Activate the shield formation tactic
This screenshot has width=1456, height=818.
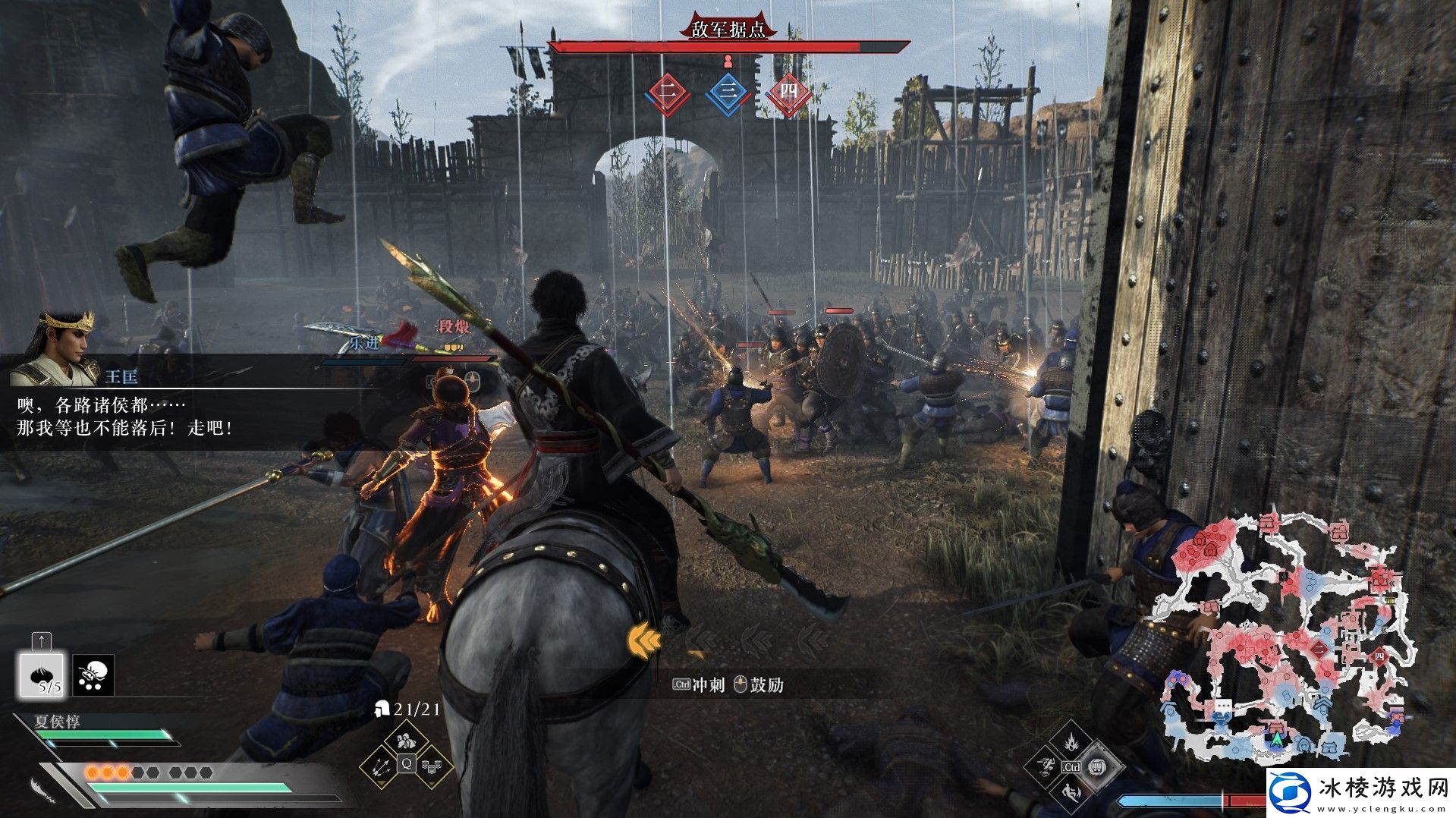pos(432,766)
